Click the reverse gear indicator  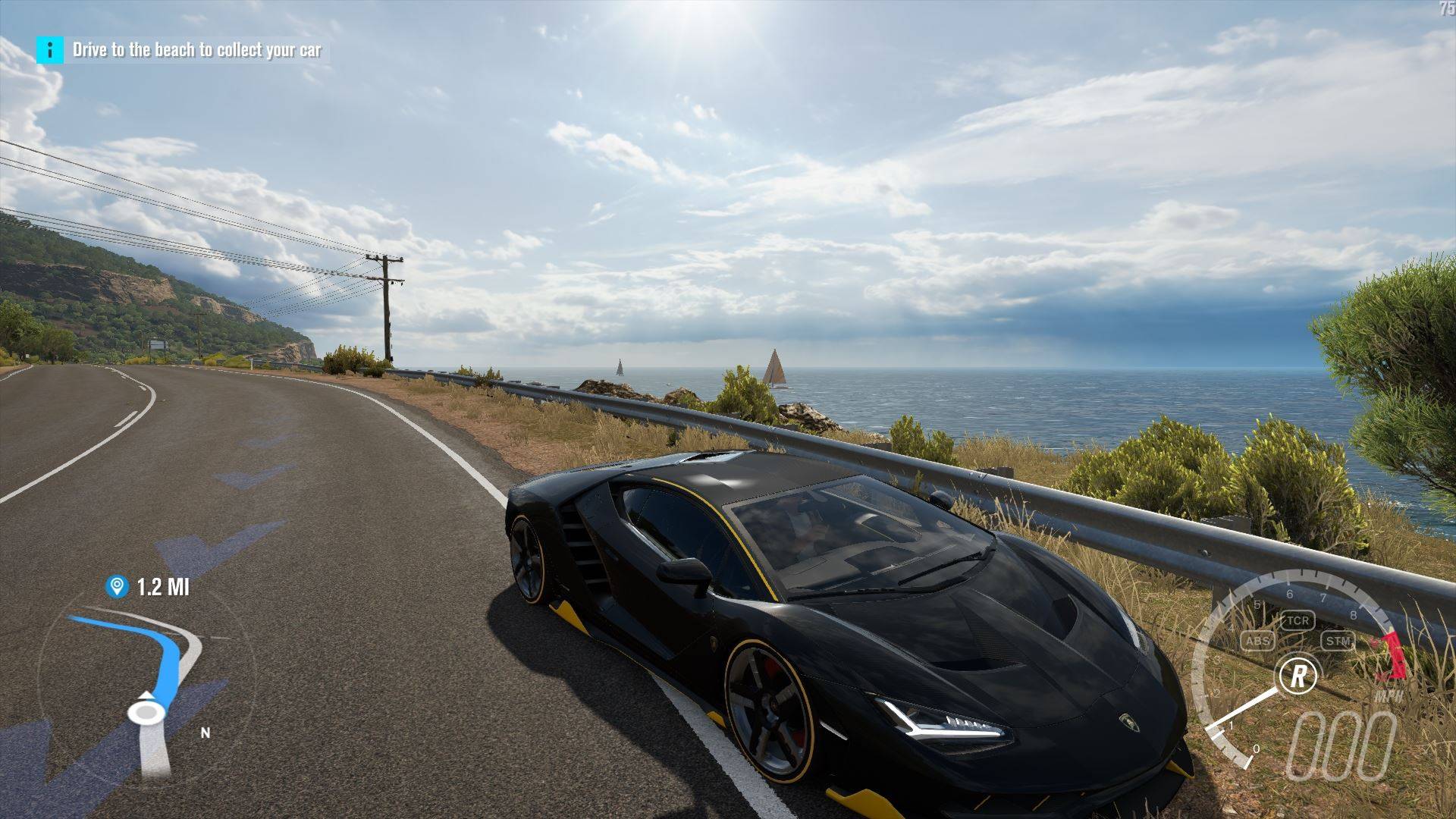[1298, 674]
